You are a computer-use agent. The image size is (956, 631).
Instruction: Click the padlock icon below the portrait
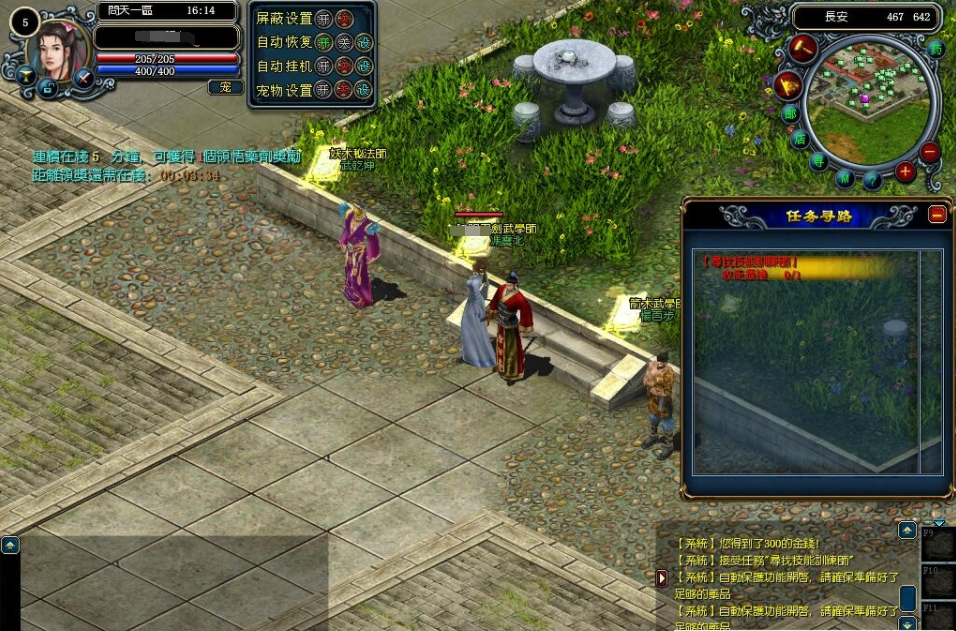tap(48, 90)
